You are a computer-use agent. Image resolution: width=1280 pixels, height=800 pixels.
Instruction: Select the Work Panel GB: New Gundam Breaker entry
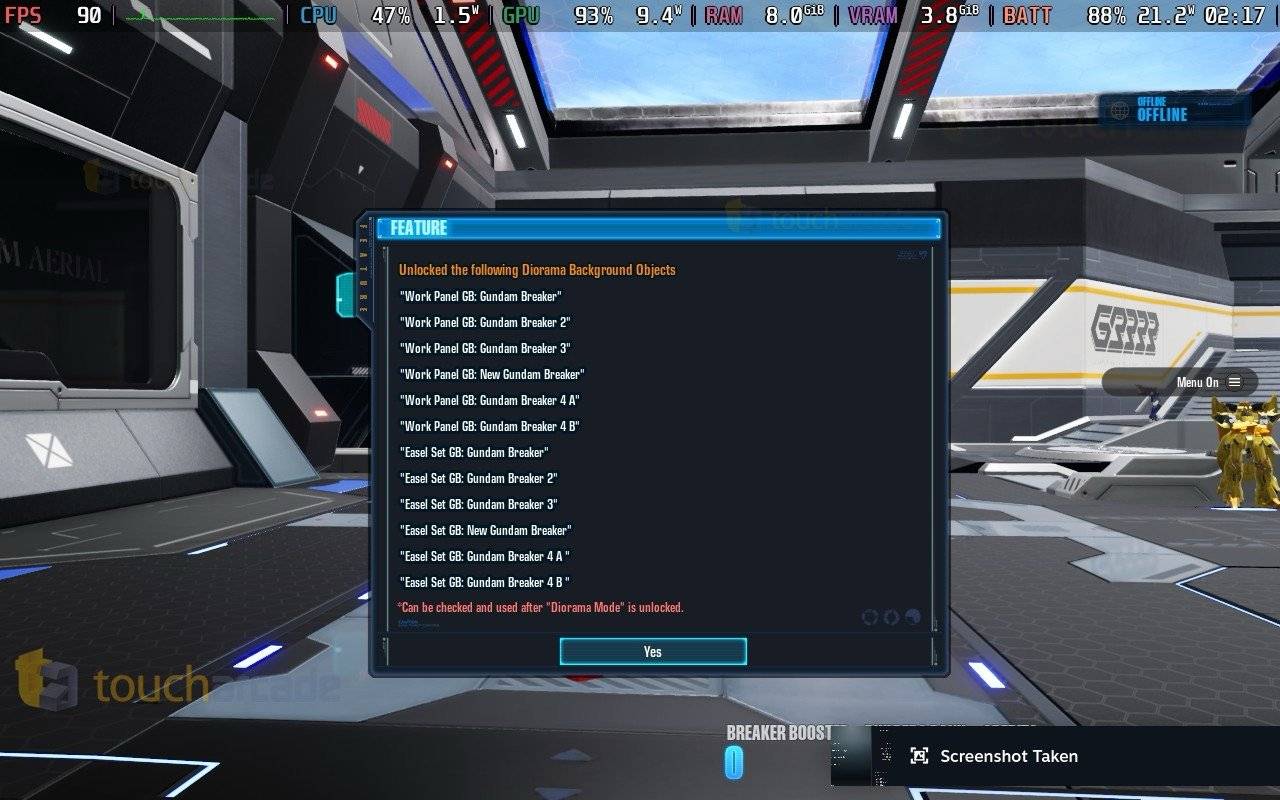pyautogui.click(x=491, y=374)
